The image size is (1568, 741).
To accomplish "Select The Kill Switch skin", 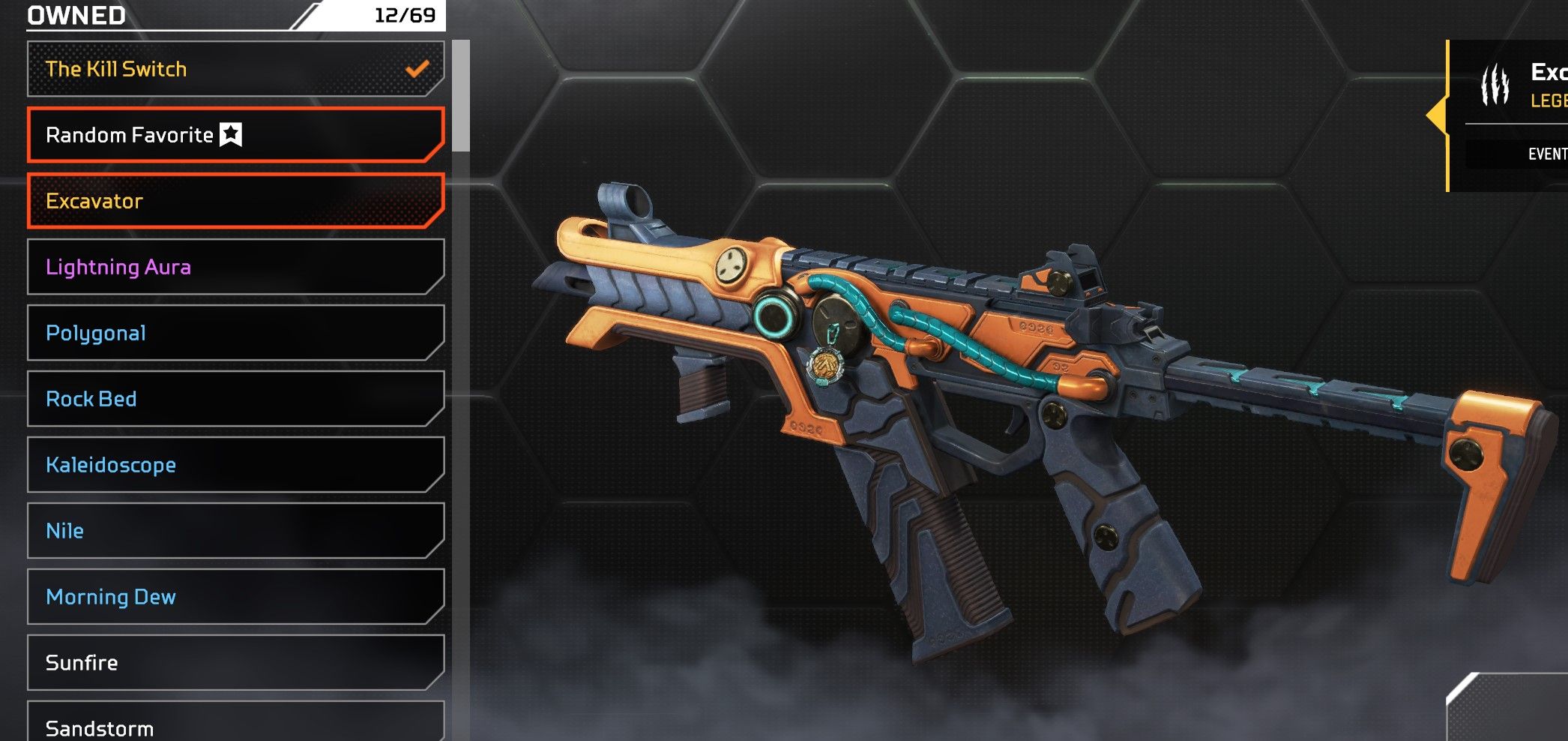I will click(235, 69).
